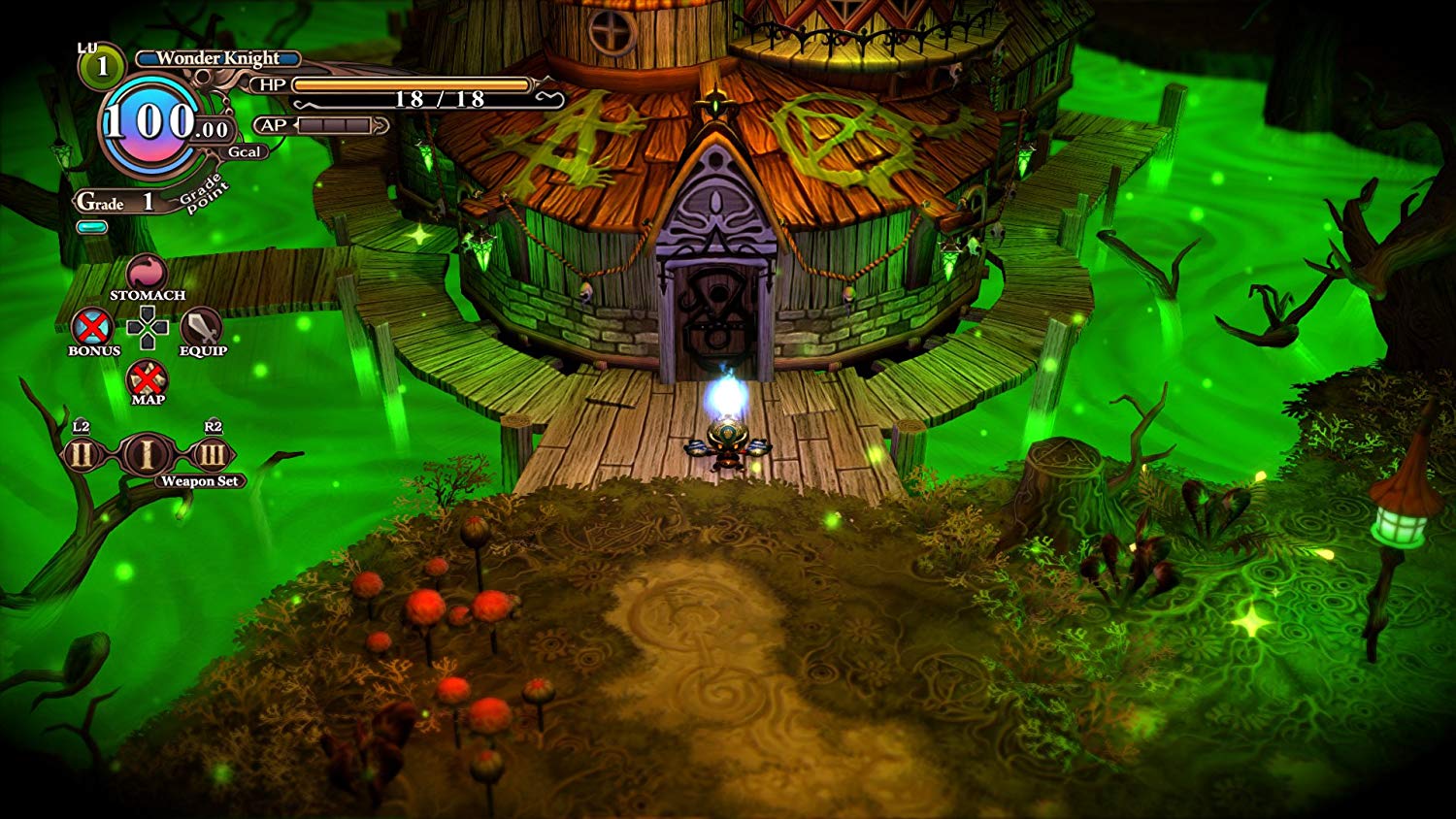
Task: Switch to Weapon Set III
Action: pos(211,454)
